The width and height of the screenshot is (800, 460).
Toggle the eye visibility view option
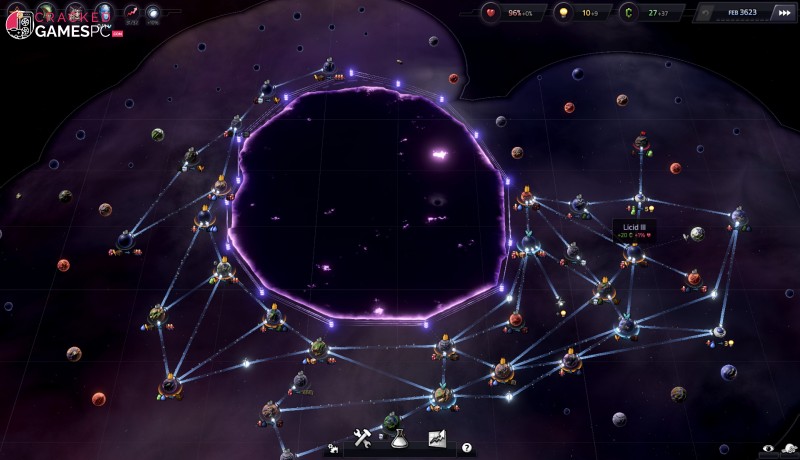768,450
